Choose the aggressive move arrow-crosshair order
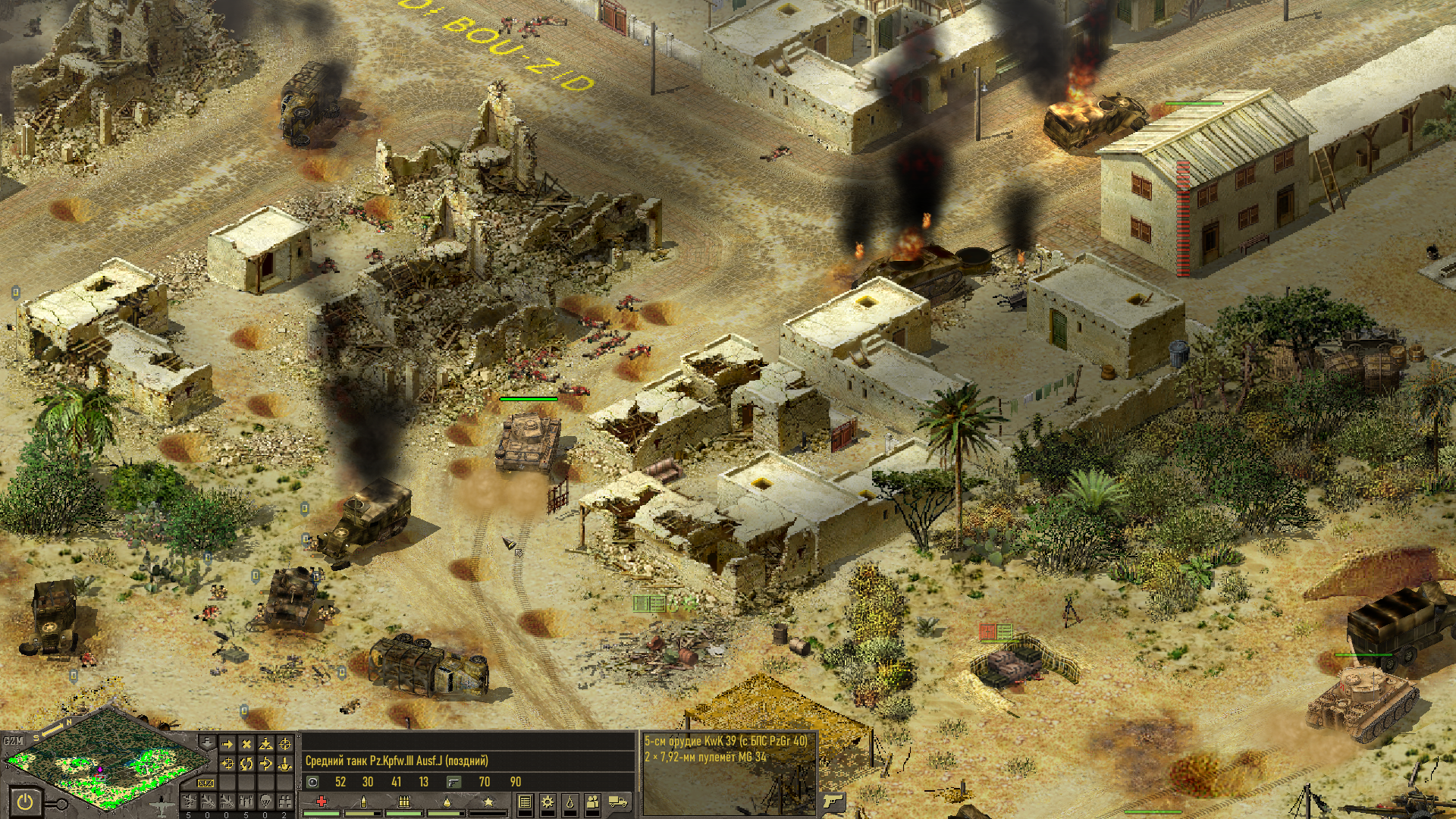 coord(227,764)
